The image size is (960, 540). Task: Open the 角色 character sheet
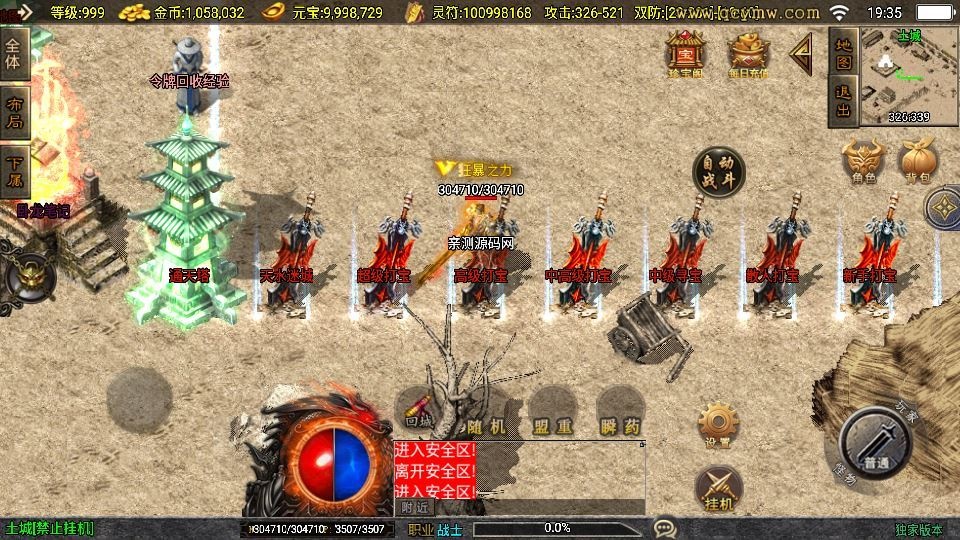click(x=864, y=160)
